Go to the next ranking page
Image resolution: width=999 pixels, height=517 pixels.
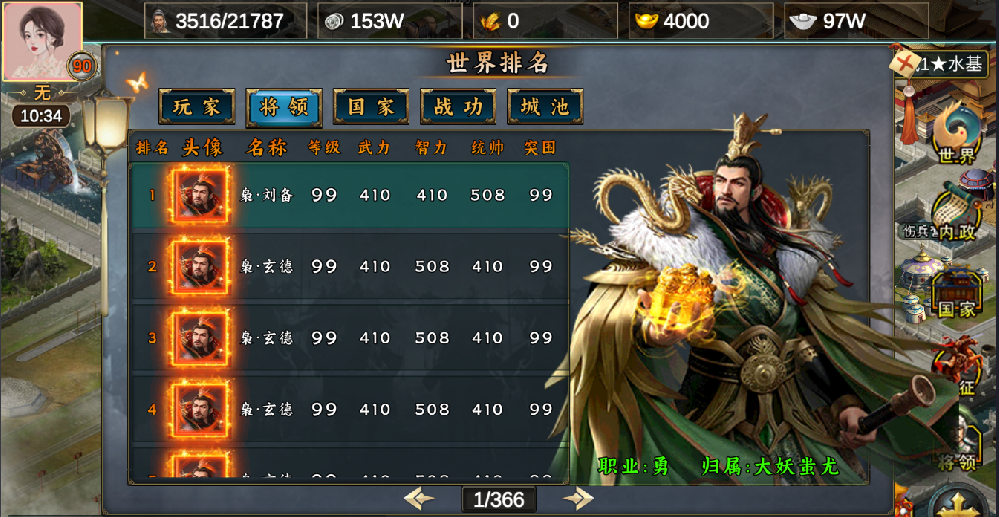point(578,498)
